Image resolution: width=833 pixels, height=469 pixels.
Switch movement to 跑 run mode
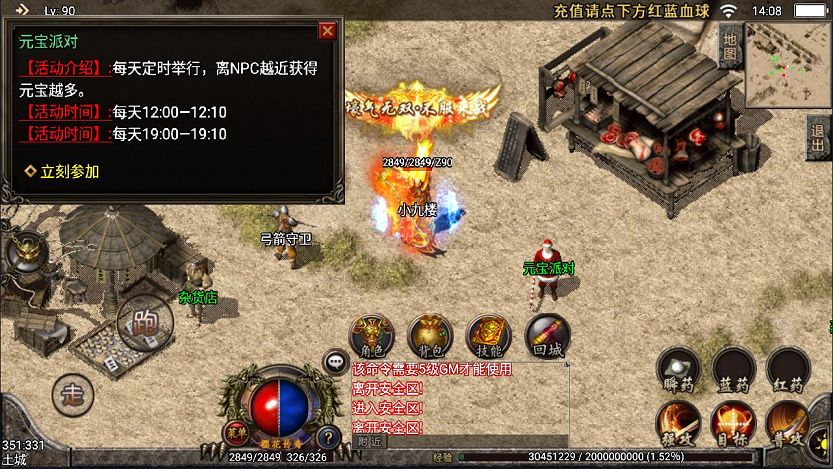tap(144, 321)
